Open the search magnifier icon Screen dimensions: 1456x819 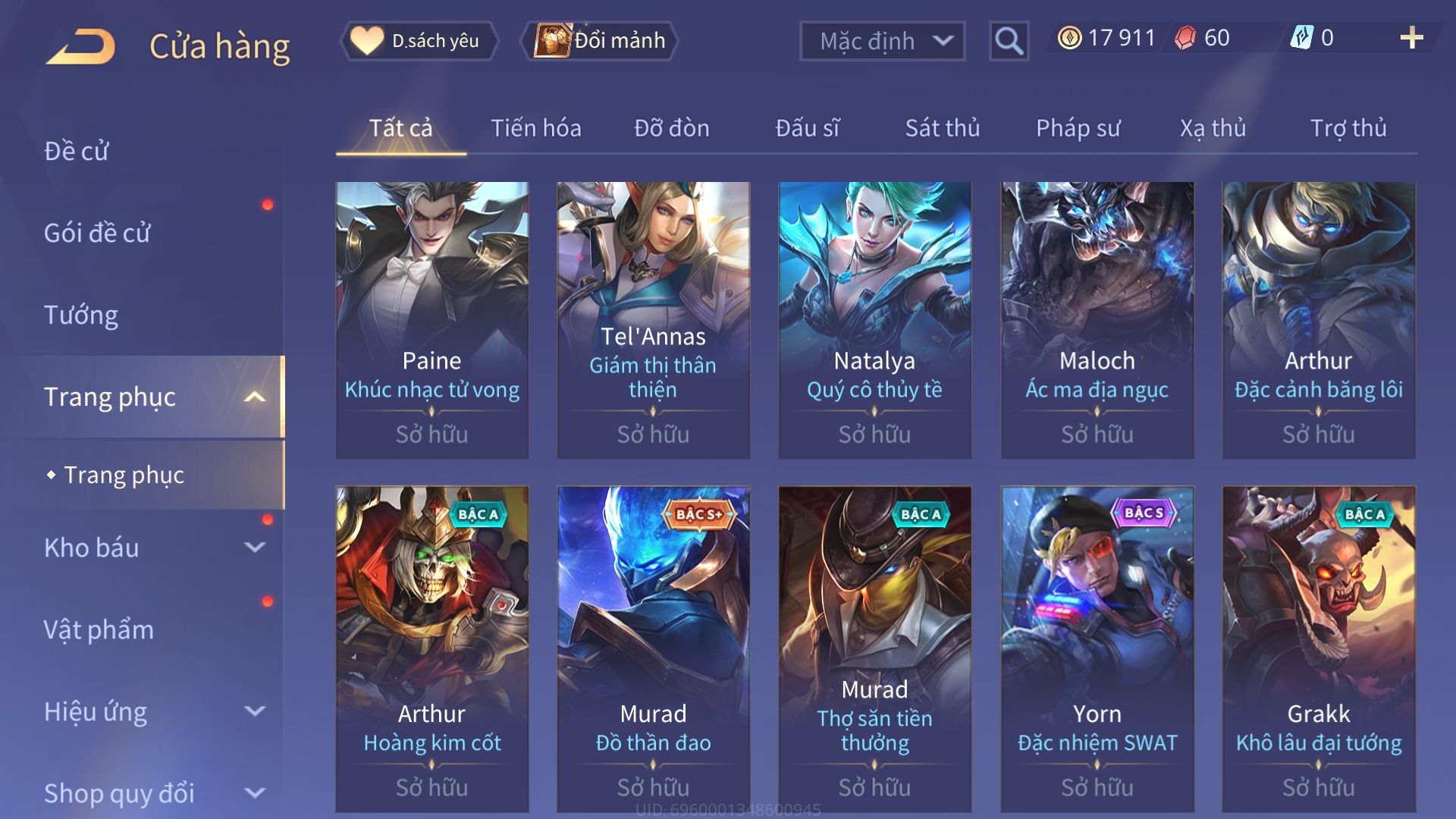(1007, 41)
